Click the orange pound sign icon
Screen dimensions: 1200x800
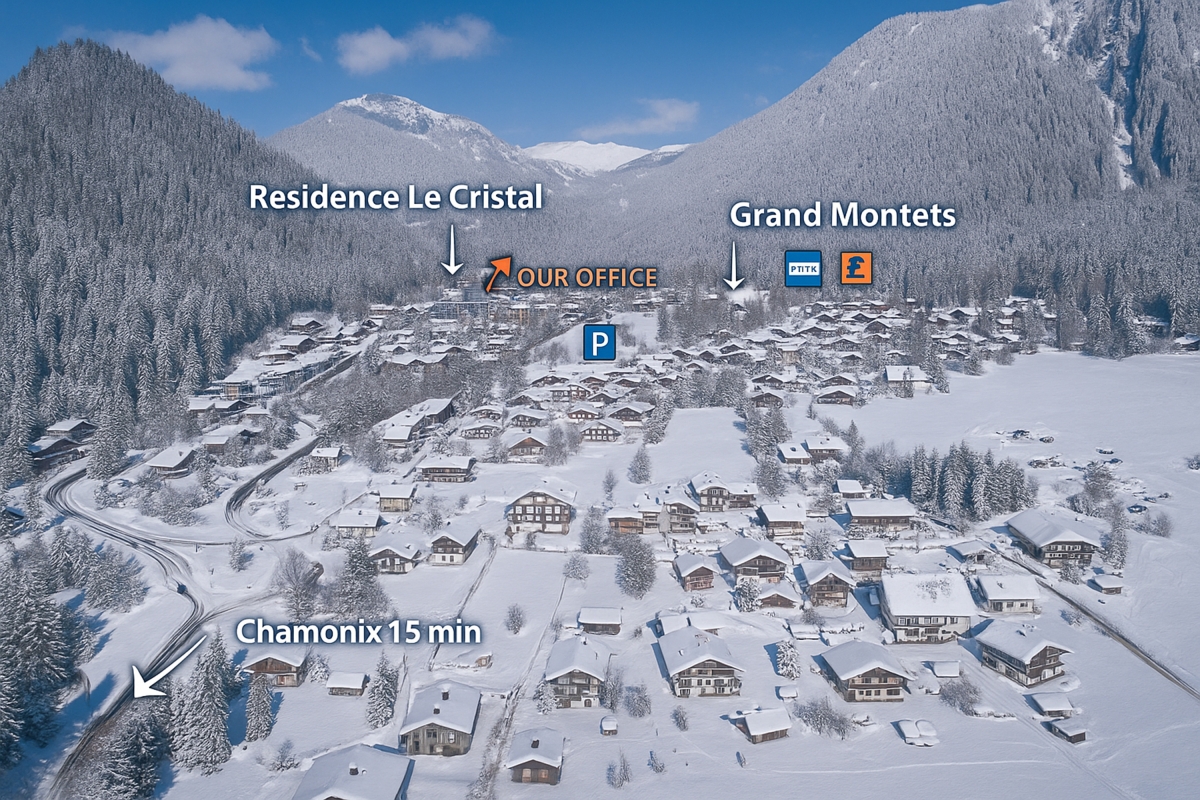click(x=856, y=268)
